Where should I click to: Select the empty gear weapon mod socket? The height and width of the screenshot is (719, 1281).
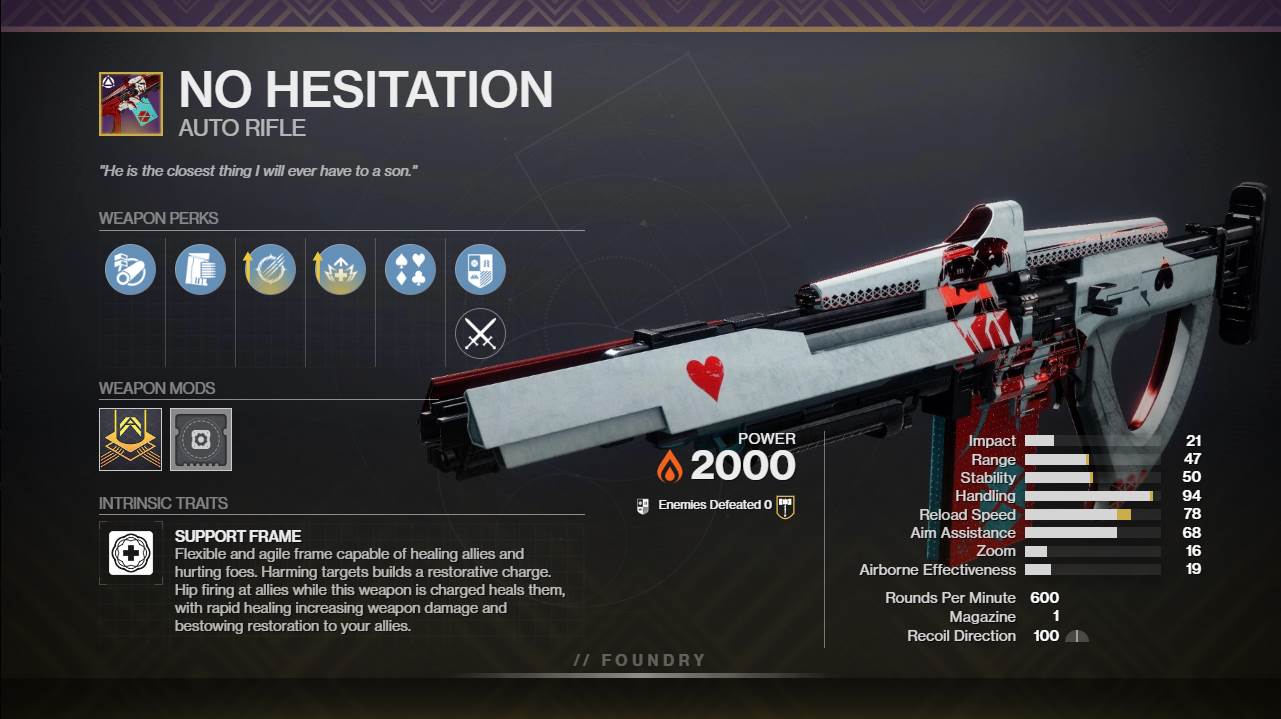point(201,438)
